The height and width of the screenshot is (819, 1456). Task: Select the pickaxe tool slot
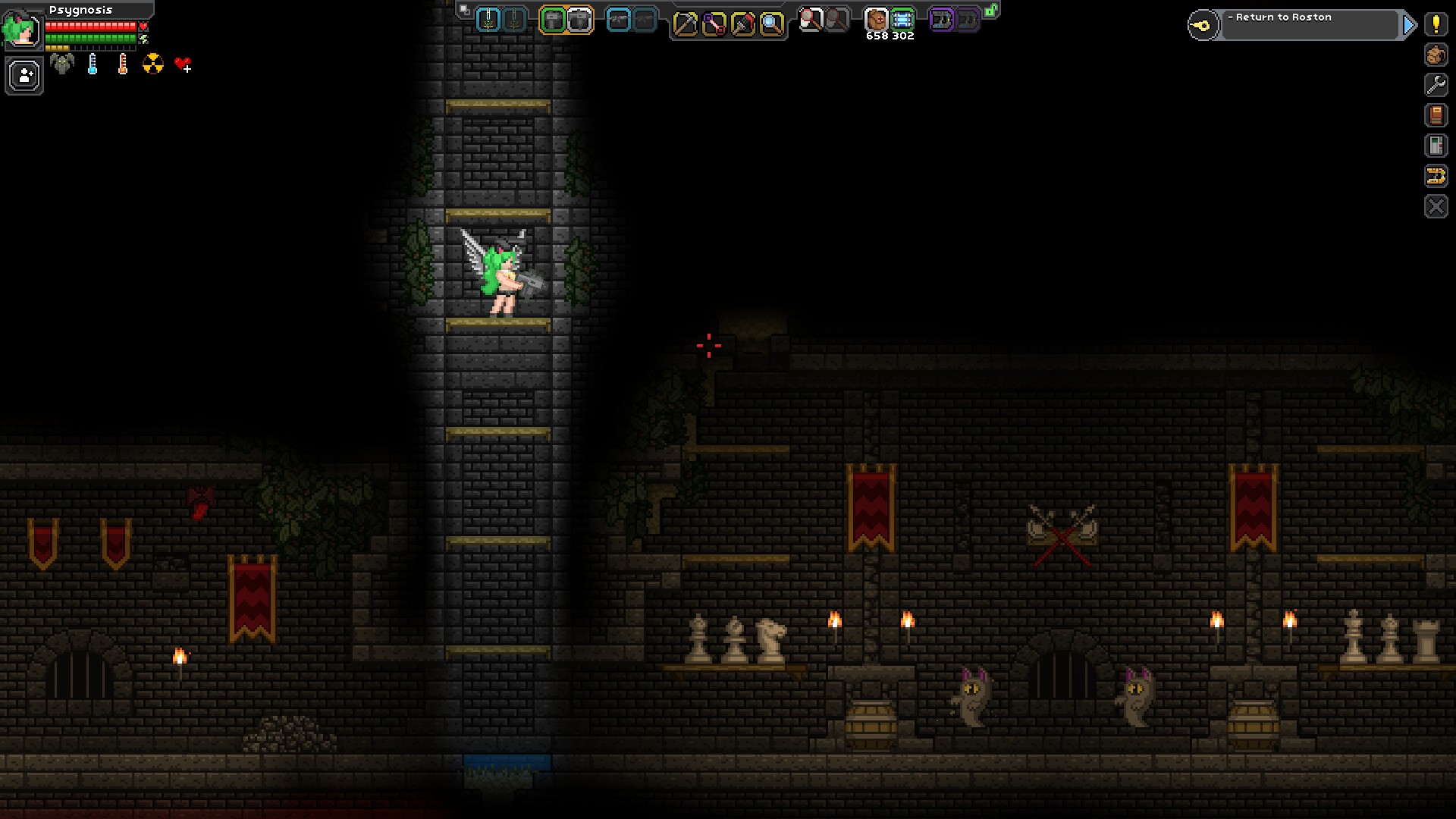(x=685, y=24)
